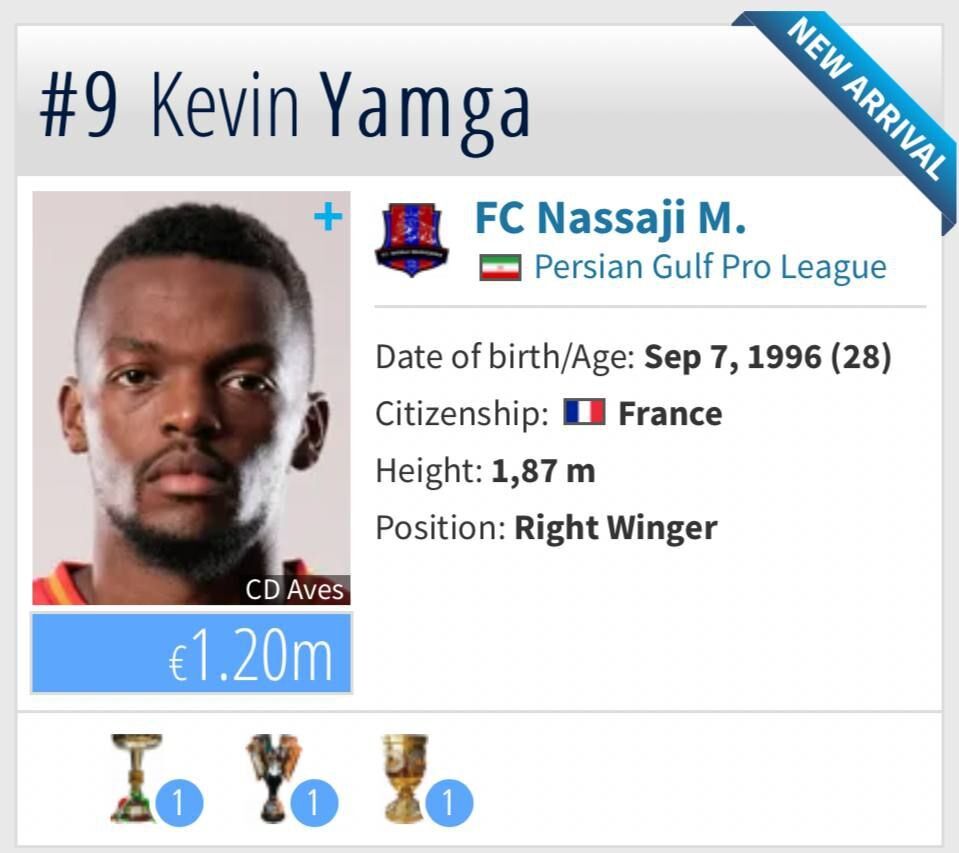Open the FC Nassaji M. club link
959x853 pixels.
pos(610,217)
